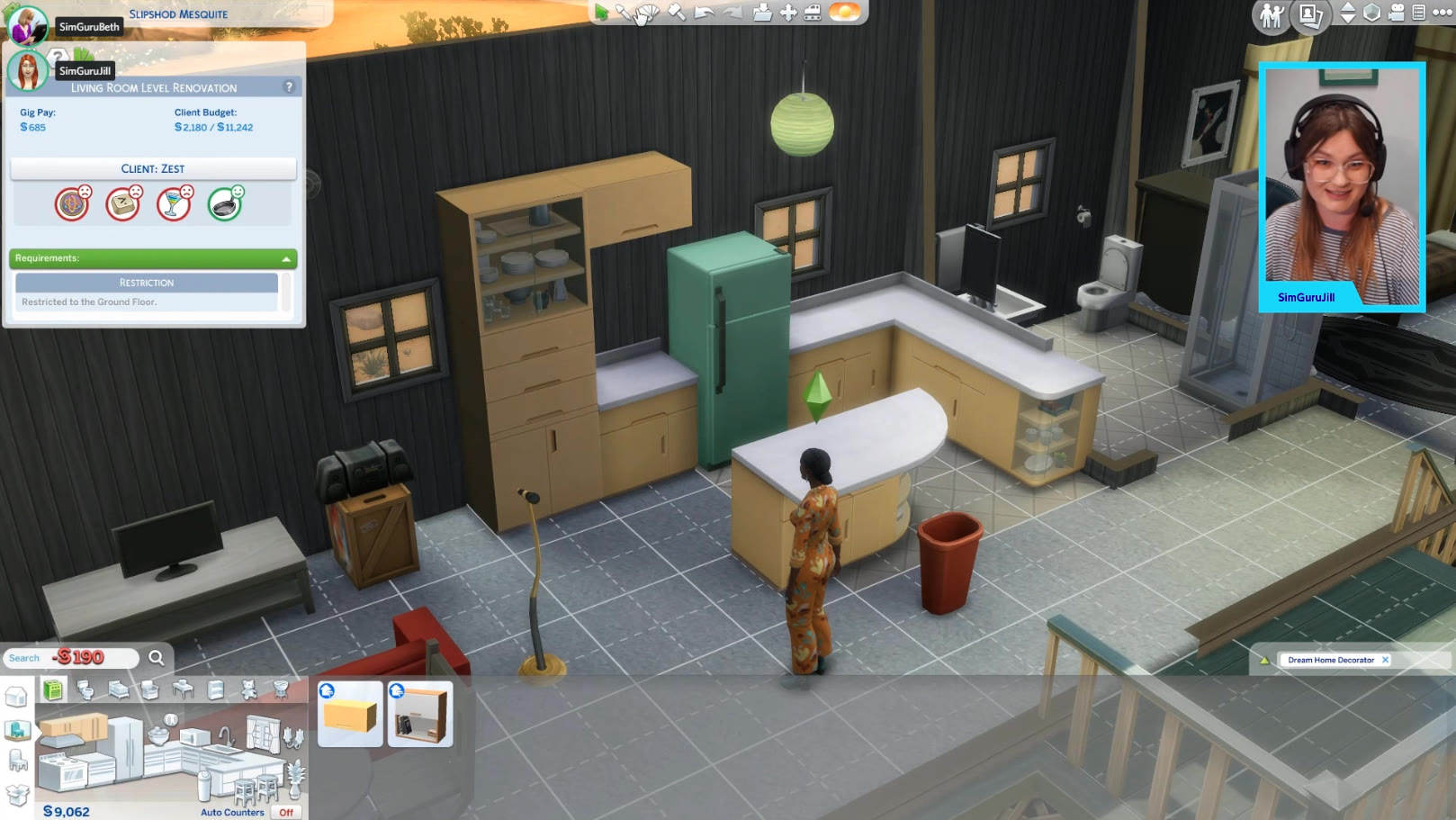Click the magnifying glass search button
This screenshot has height=820, width=1456.
156,658
